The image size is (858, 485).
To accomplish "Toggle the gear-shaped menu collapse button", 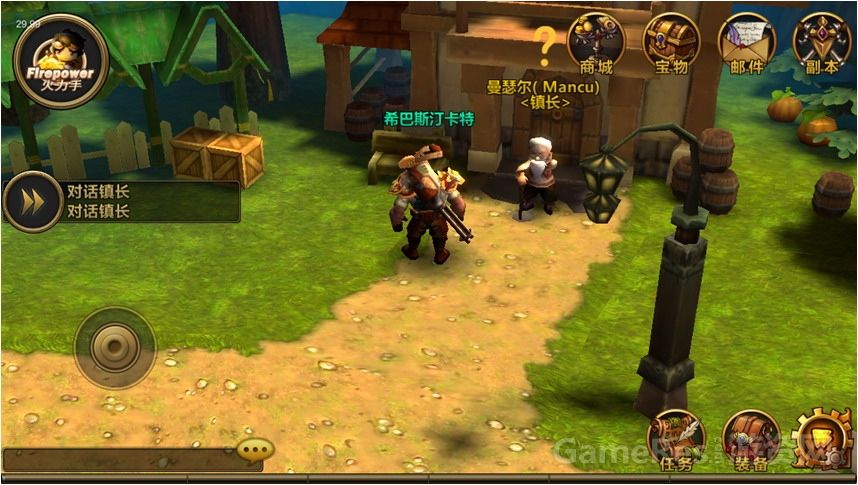I will (822, 442).
